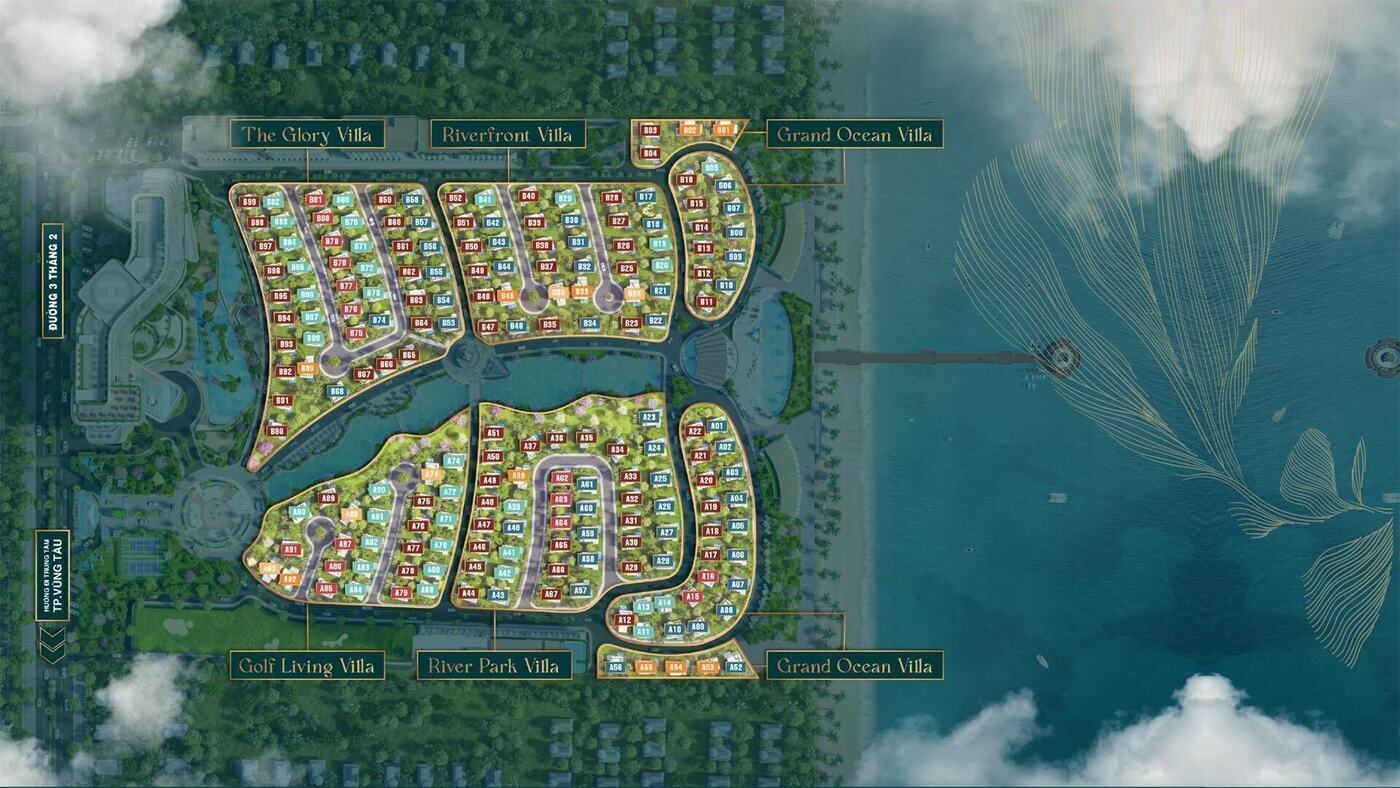Image resolution: width=1400 pixels, height=788 pixels.
Task: Select villa lot A51
Action: point(493,433)
